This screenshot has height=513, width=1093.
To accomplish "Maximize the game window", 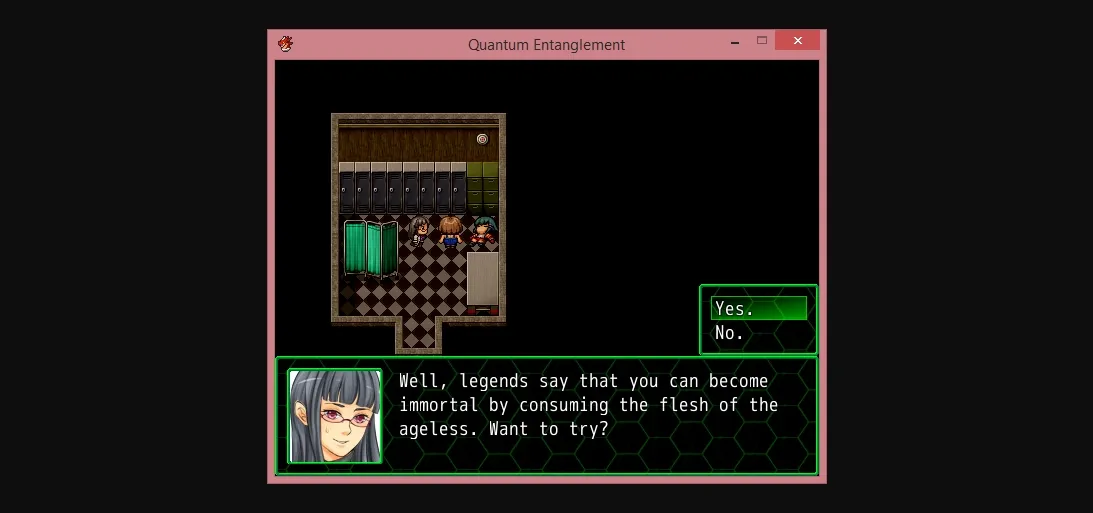I will [x=762, y=41].
